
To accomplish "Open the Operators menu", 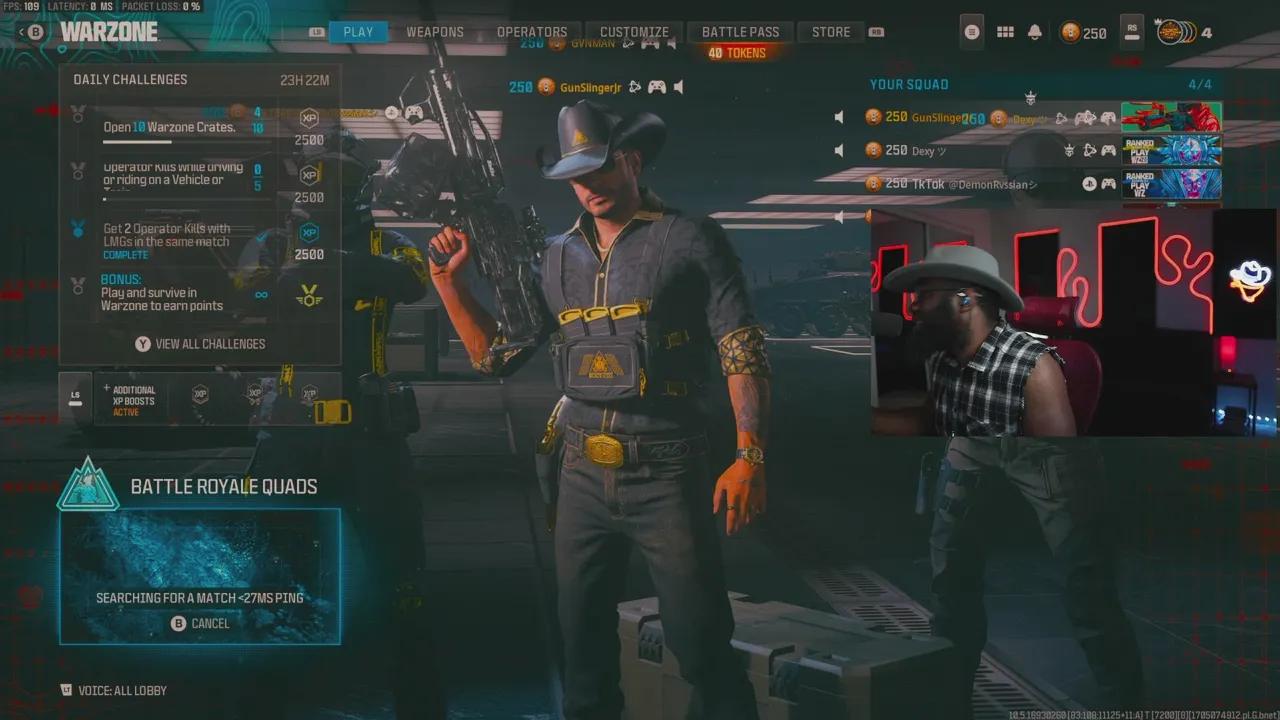I will [533, 31].
